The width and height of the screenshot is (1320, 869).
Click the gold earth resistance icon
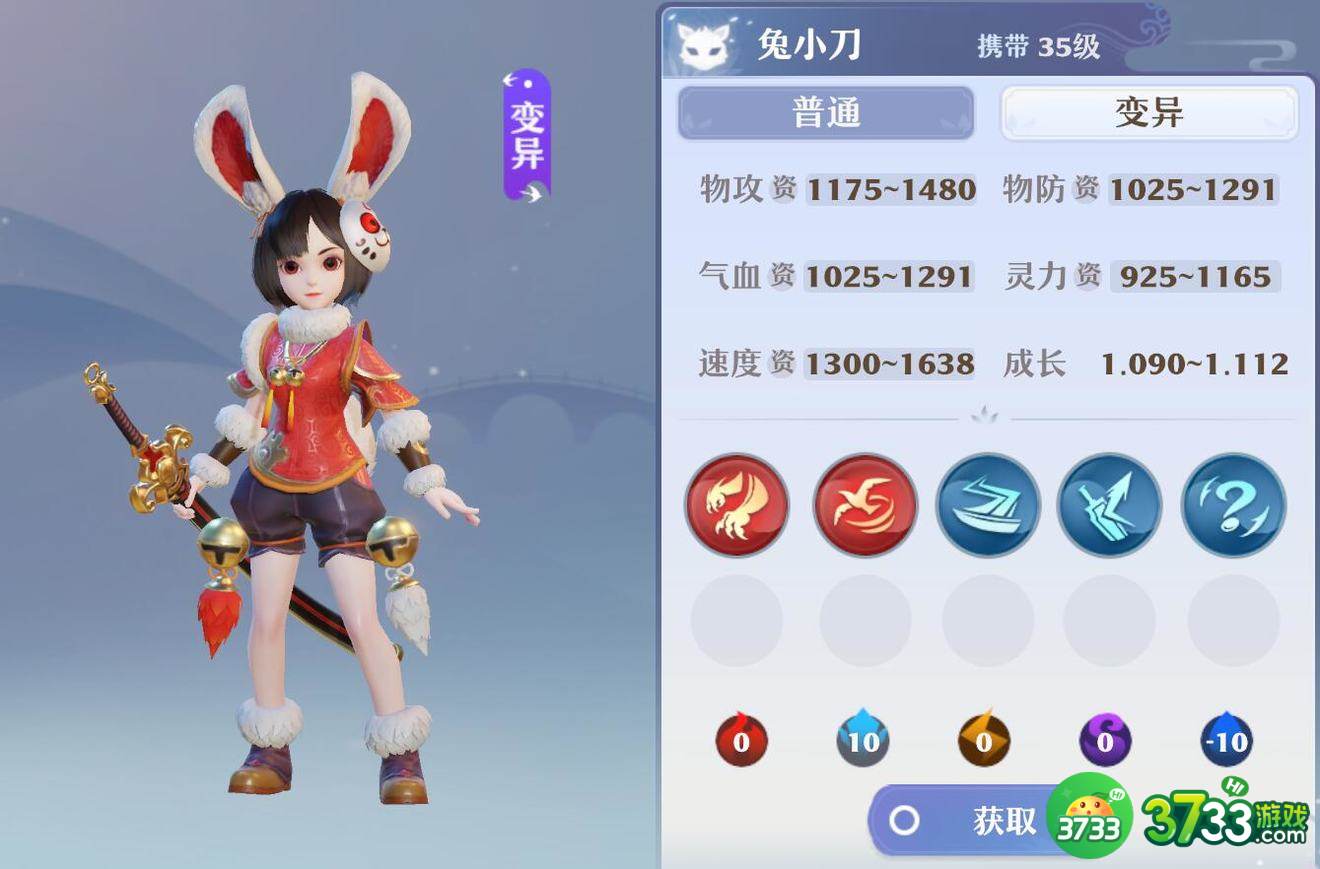(985, 740)
